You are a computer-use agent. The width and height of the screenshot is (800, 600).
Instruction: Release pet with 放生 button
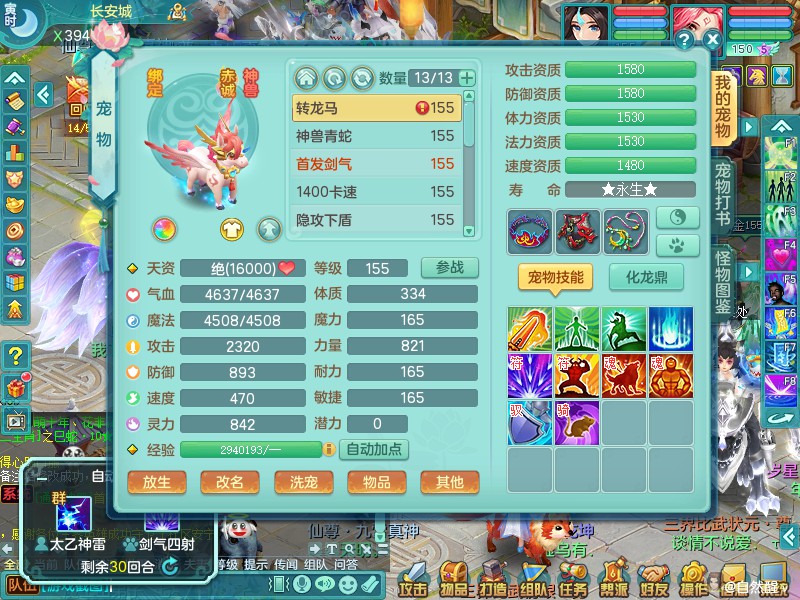tap(157, 481)
